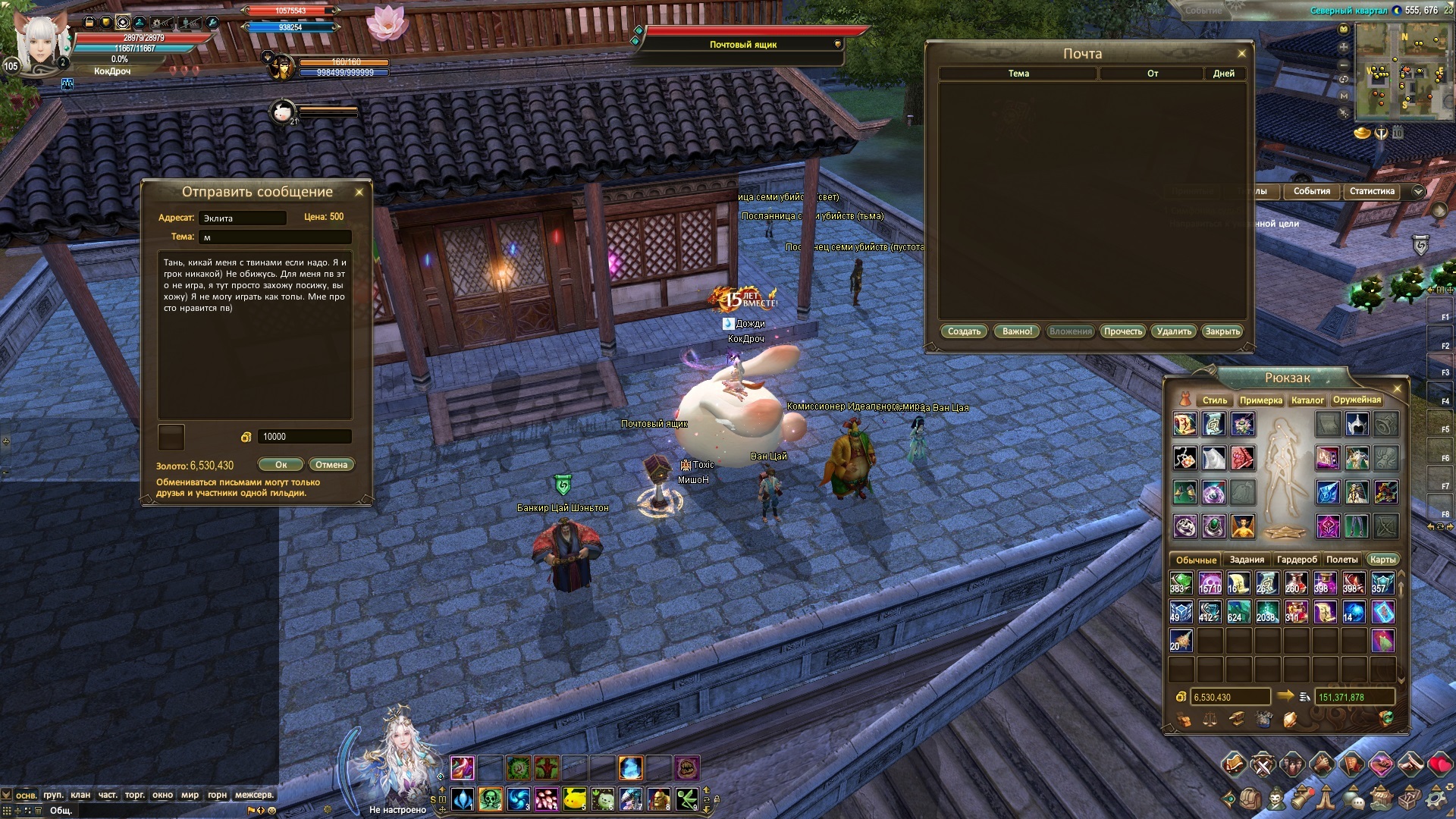Read mail using the Прочесть button
This screenshot has height=819, width=1456.
[x=1122, y=331]
